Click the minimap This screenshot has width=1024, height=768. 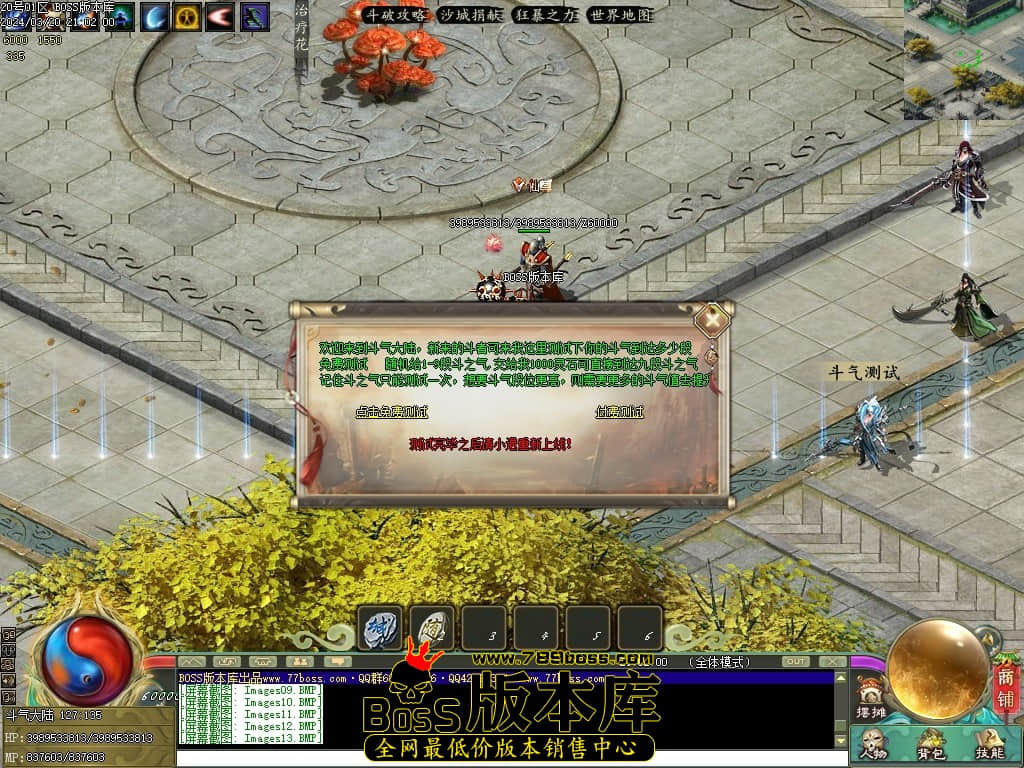tap(963, 60)
